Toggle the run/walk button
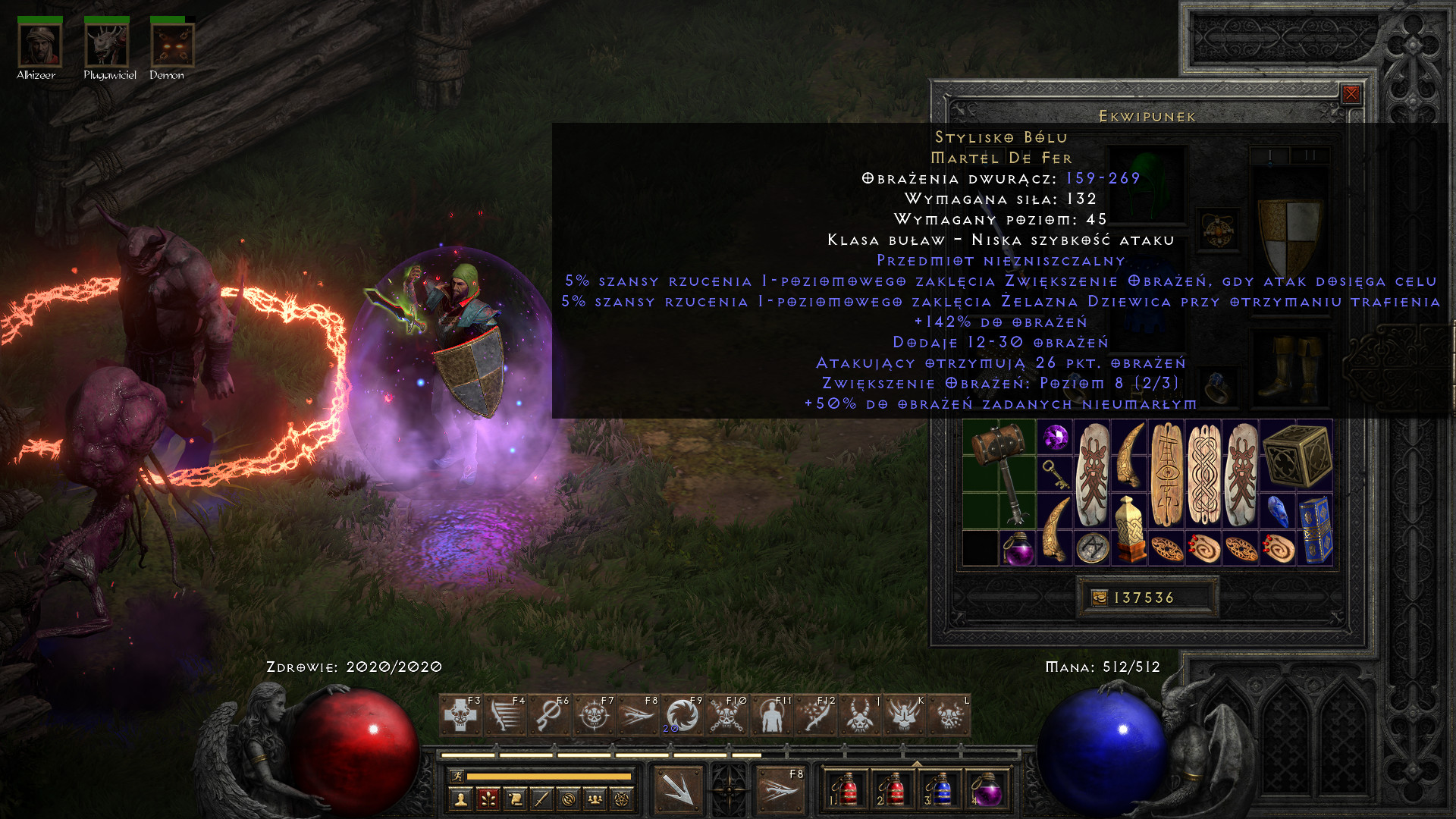Screen dimensions: 1456x819 coord(456,776)
